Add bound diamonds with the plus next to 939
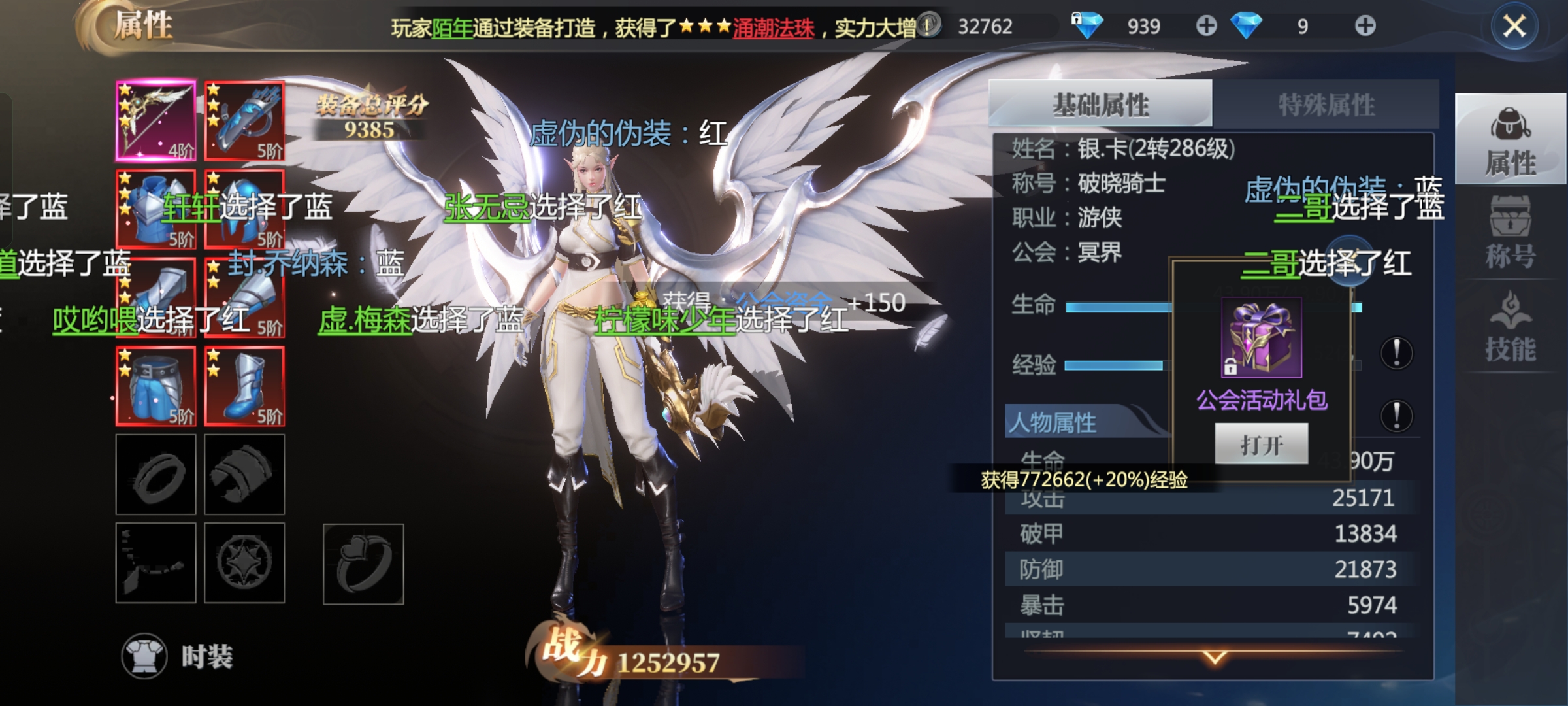 [1206, 26]
